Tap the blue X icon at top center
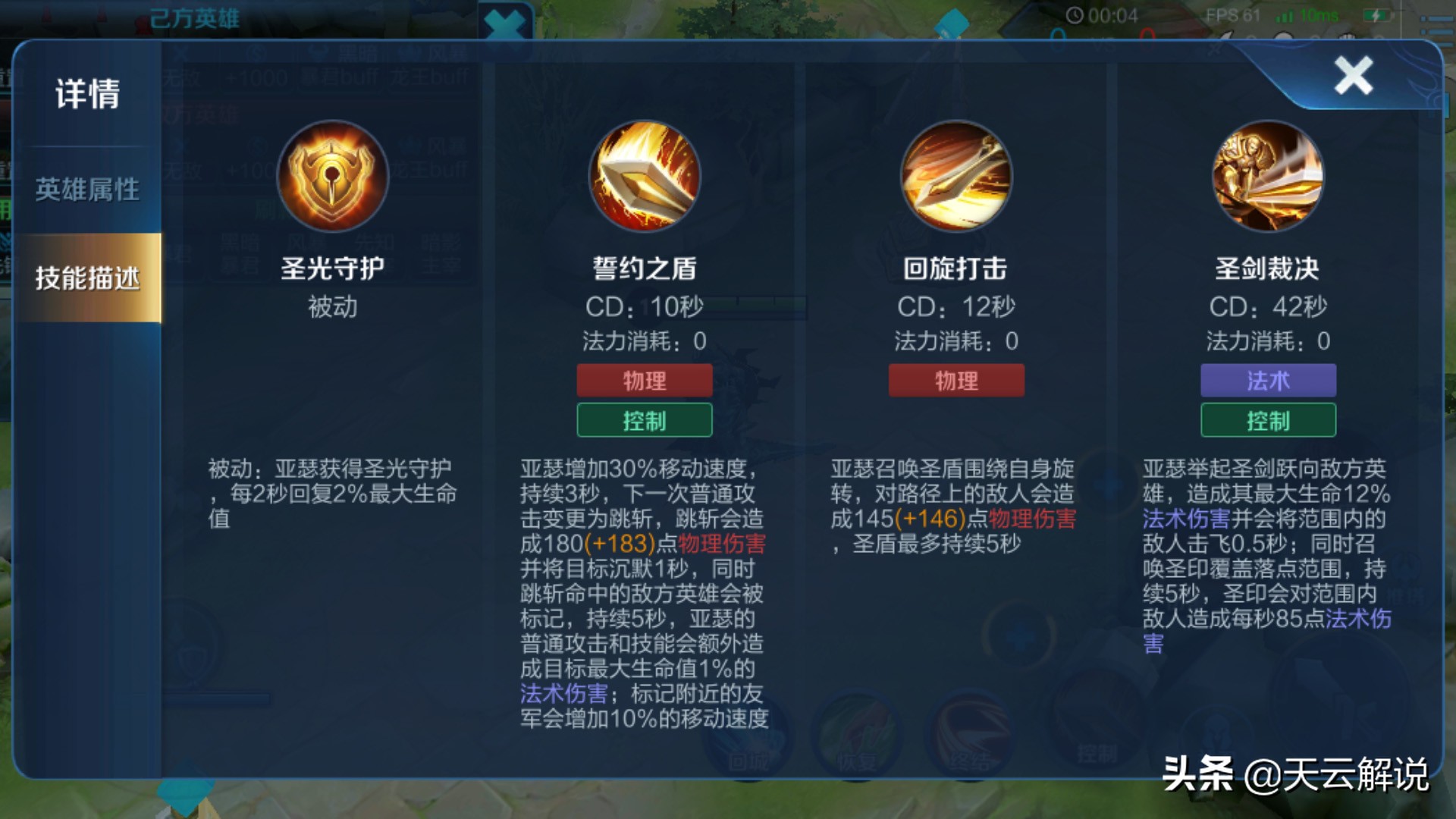The image size is (1456, 819). (504, 19)
